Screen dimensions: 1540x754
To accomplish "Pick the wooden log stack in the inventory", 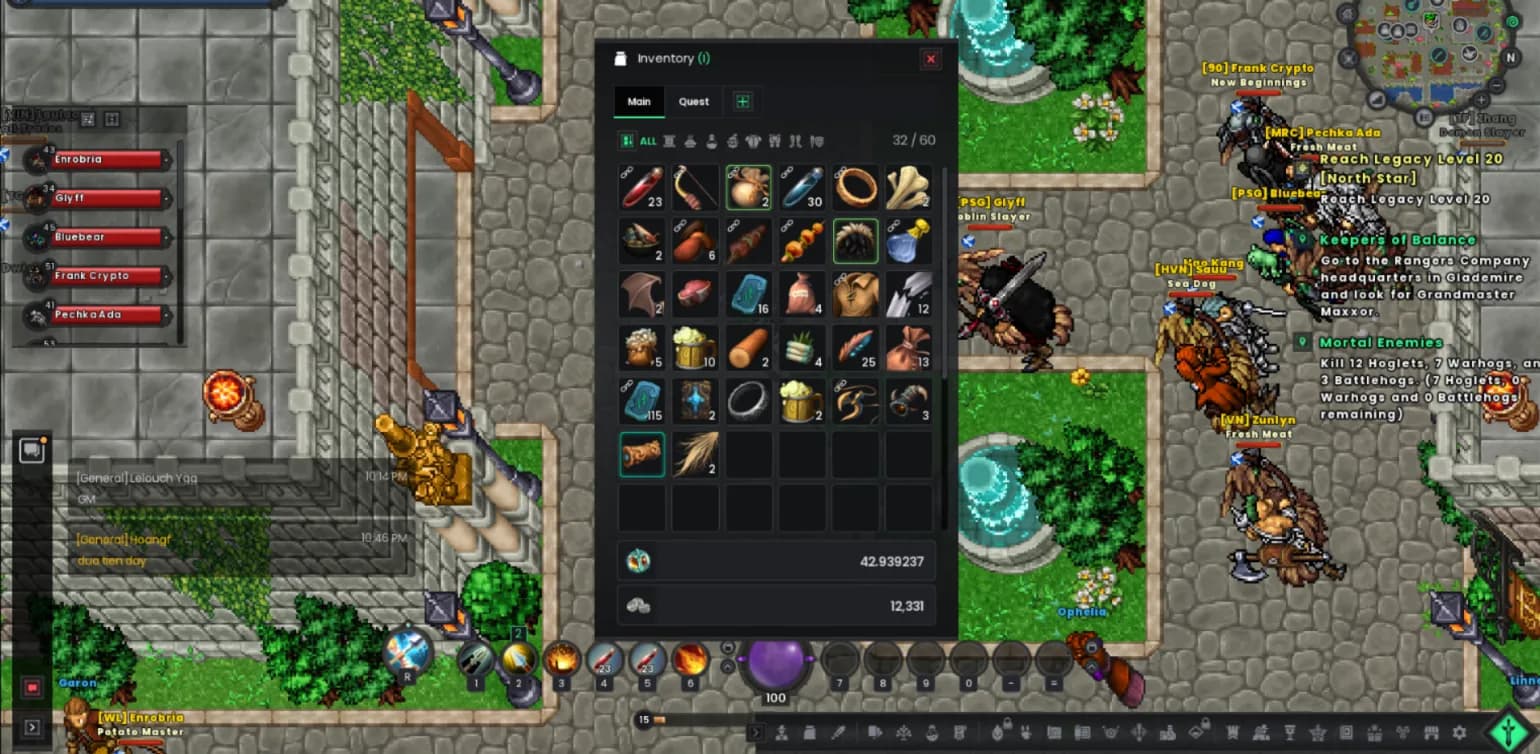I will [749, 348].
